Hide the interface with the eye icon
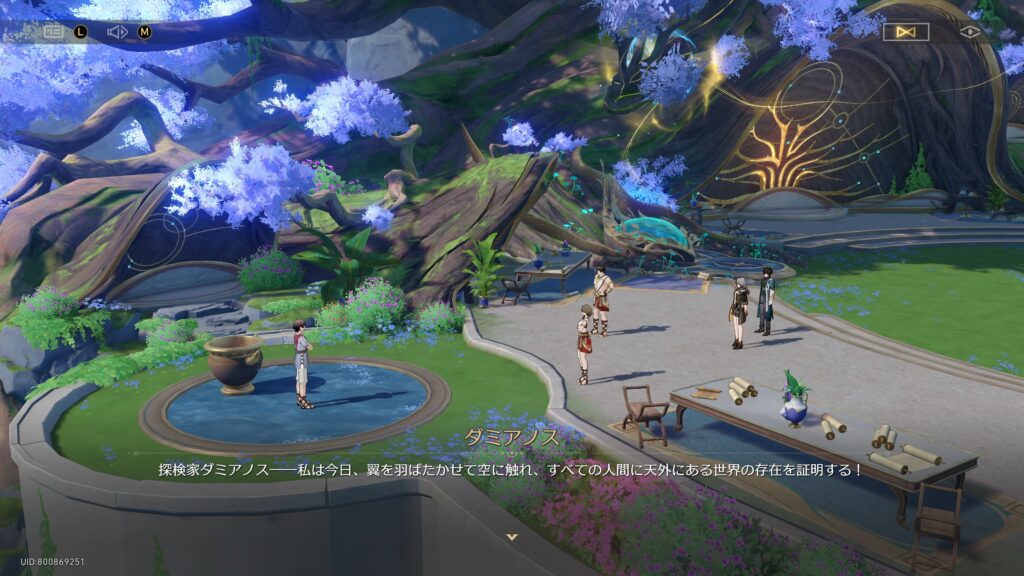This screenshot has height=576, width=1024. coord(969,32)
